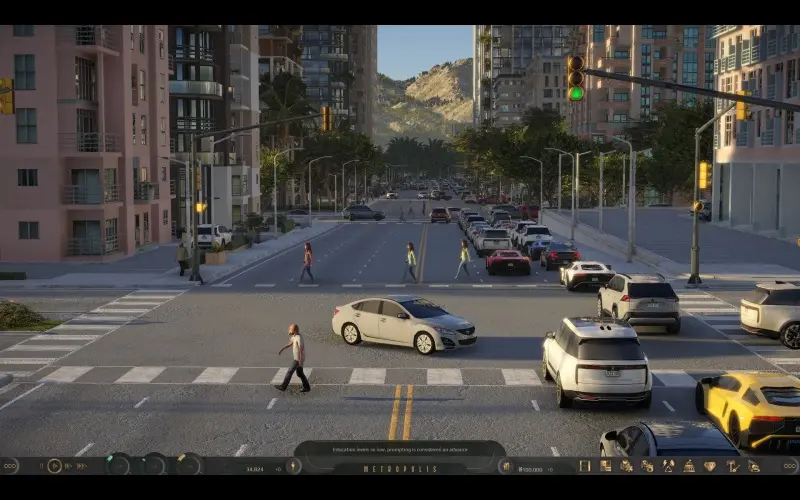The height and width of the screenshot is (500, 800).
Task: Set game speed to triple fast-forward
Action: click(x=82, y=466)
